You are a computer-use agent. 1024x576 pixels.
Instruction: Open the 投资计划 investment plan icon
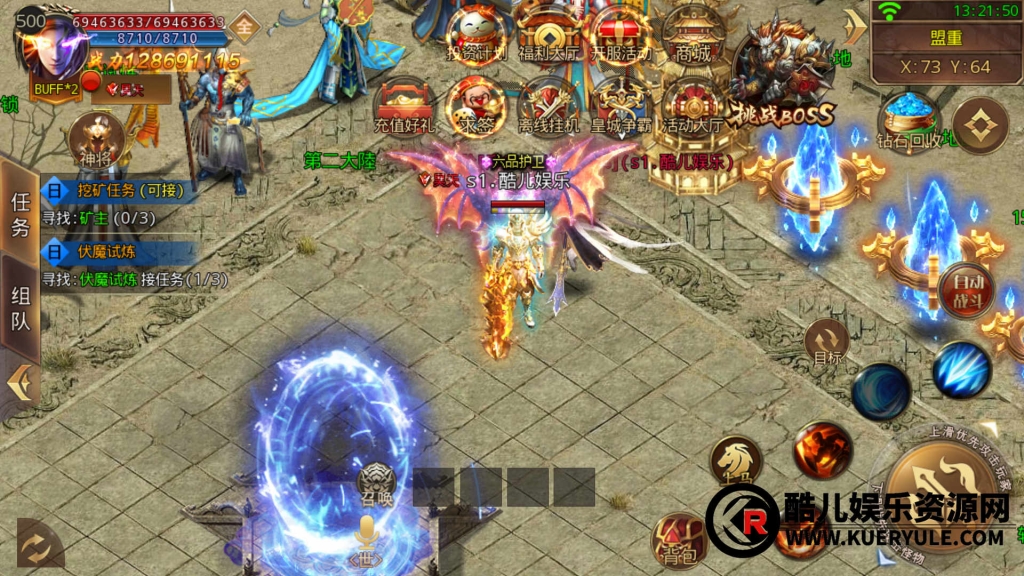point(475,33)
